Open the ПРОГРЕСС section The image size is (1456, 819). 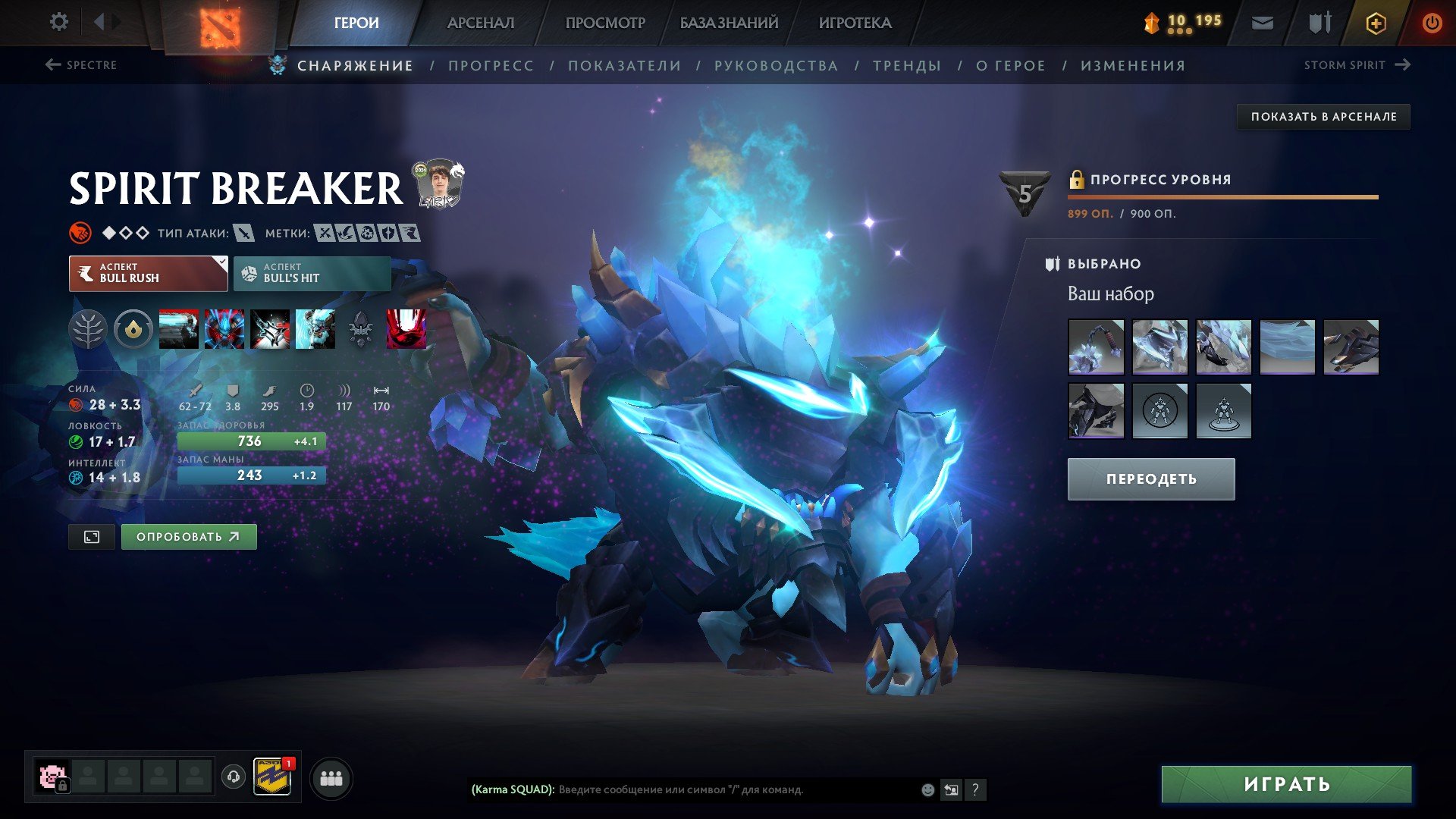point(490,65)
